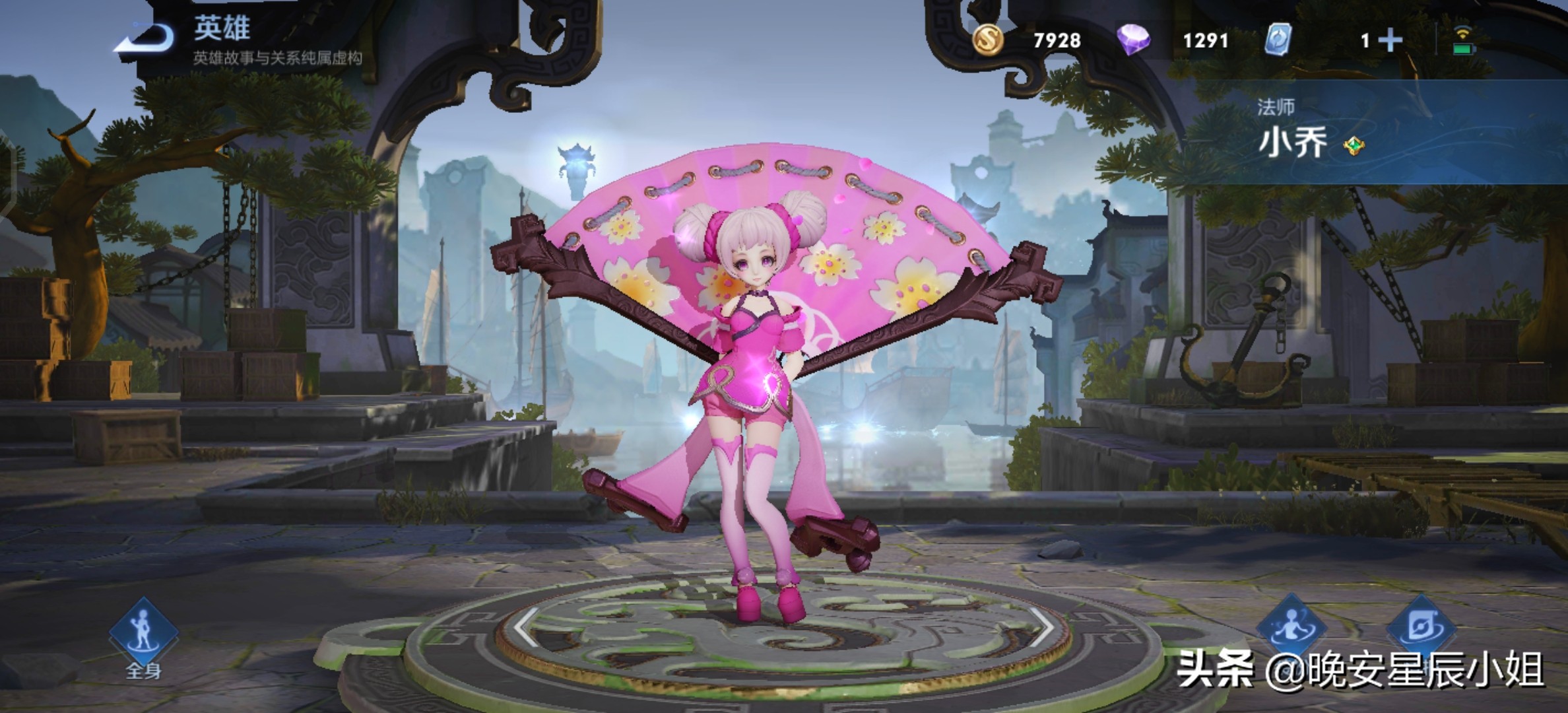Show the next hero with right arrow
This screenshot has width=1568, height=713.
coord(1042,626)
